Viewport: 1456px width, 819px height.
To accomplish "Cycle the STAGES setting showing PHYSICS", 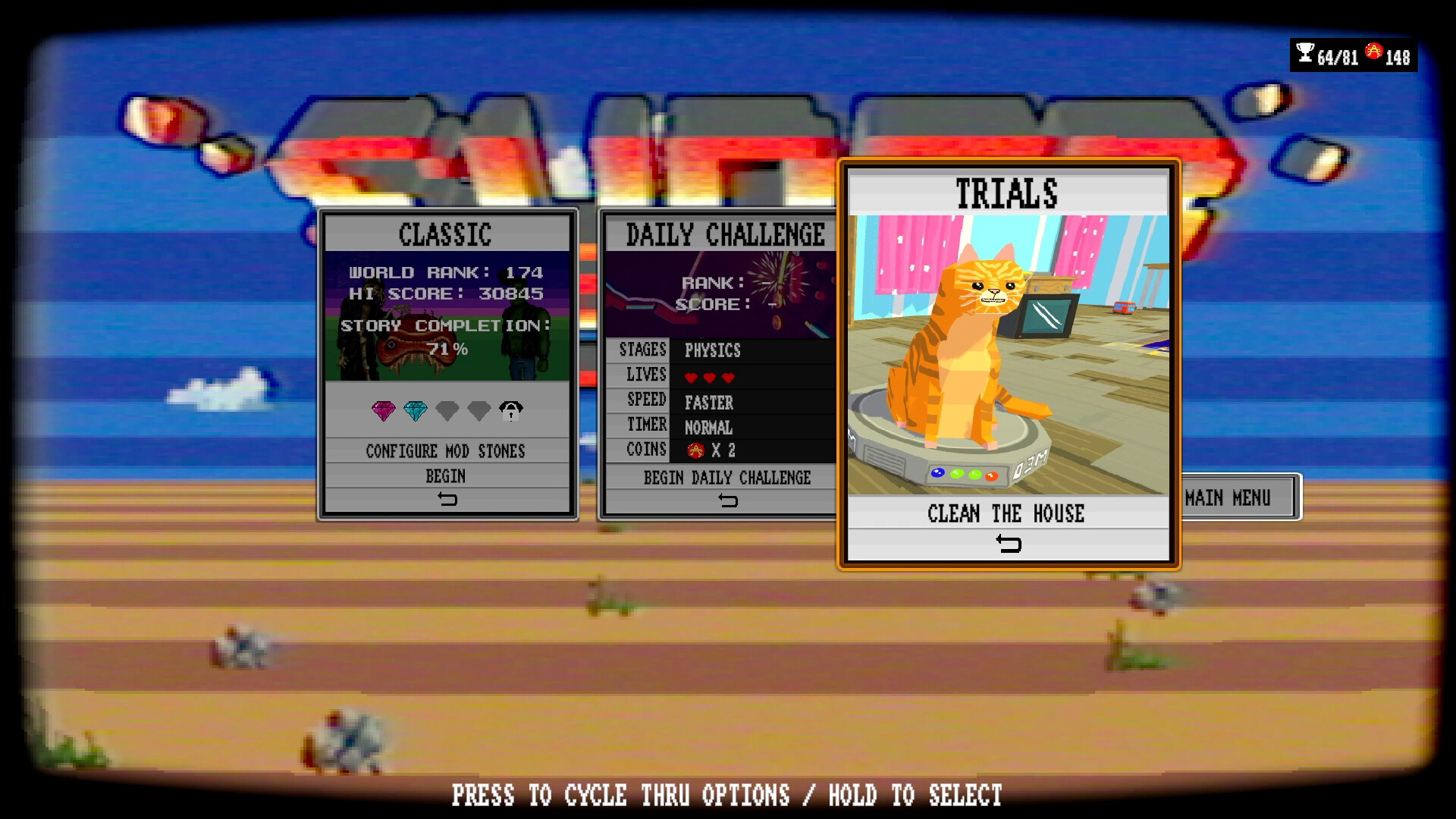I will pyautogui.click(x=714, y=350).
